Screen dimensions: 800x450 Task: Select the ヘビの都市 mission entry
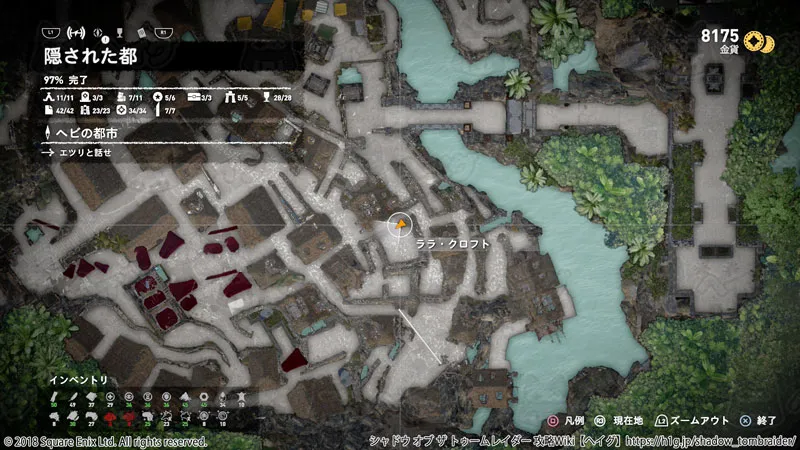click(x=89, y=133)
